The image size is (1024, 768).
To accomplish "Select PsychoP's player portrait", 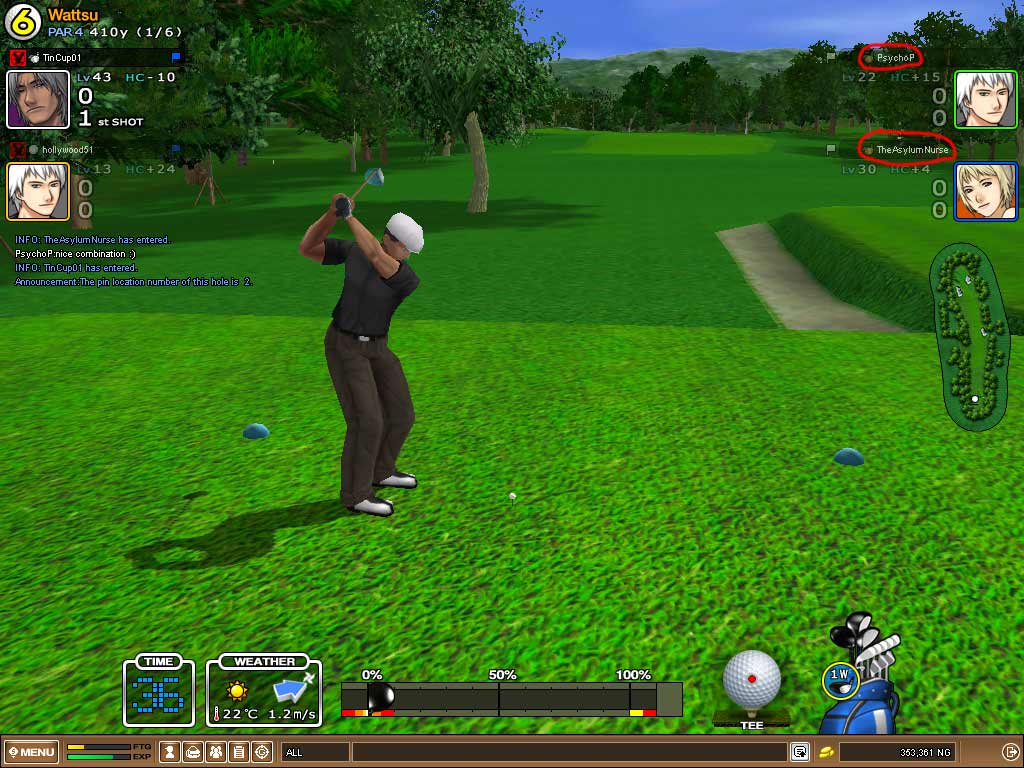I will click(986, 100).
